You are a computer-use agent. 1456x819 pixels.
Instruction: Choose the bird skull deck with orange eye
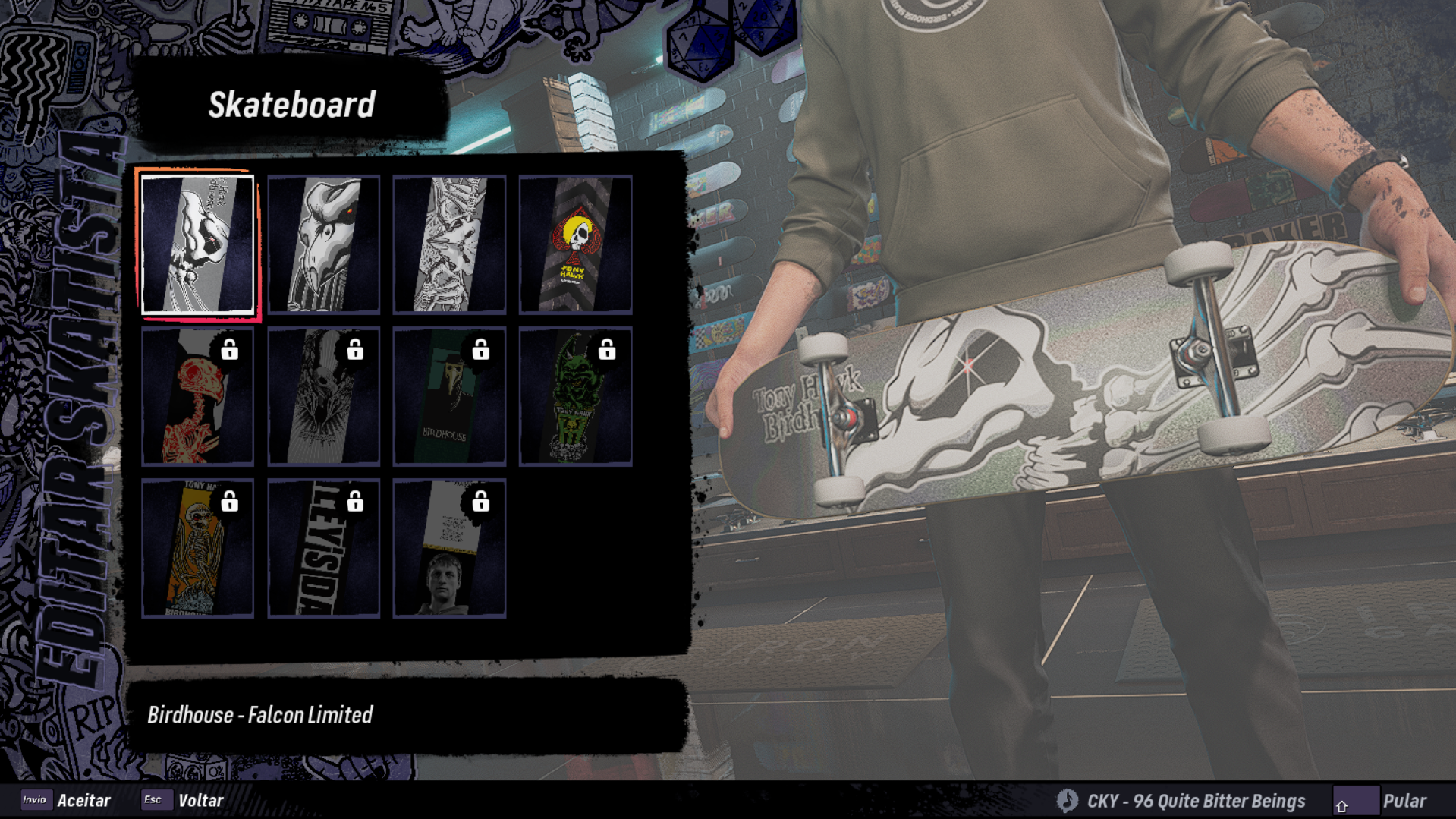click(x=323, y=244)
